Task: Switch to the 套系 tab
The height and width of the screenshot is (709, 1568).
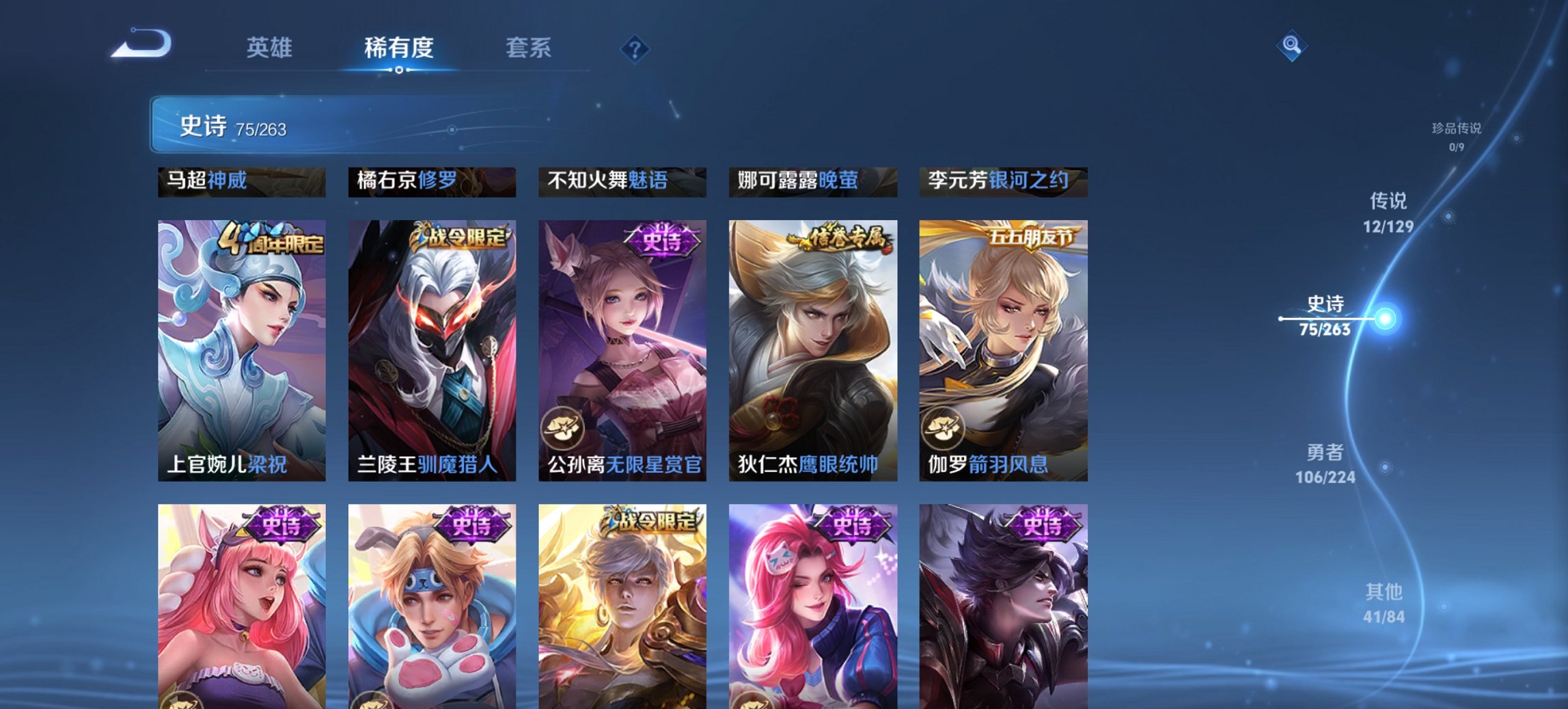Action: (529, 48)
